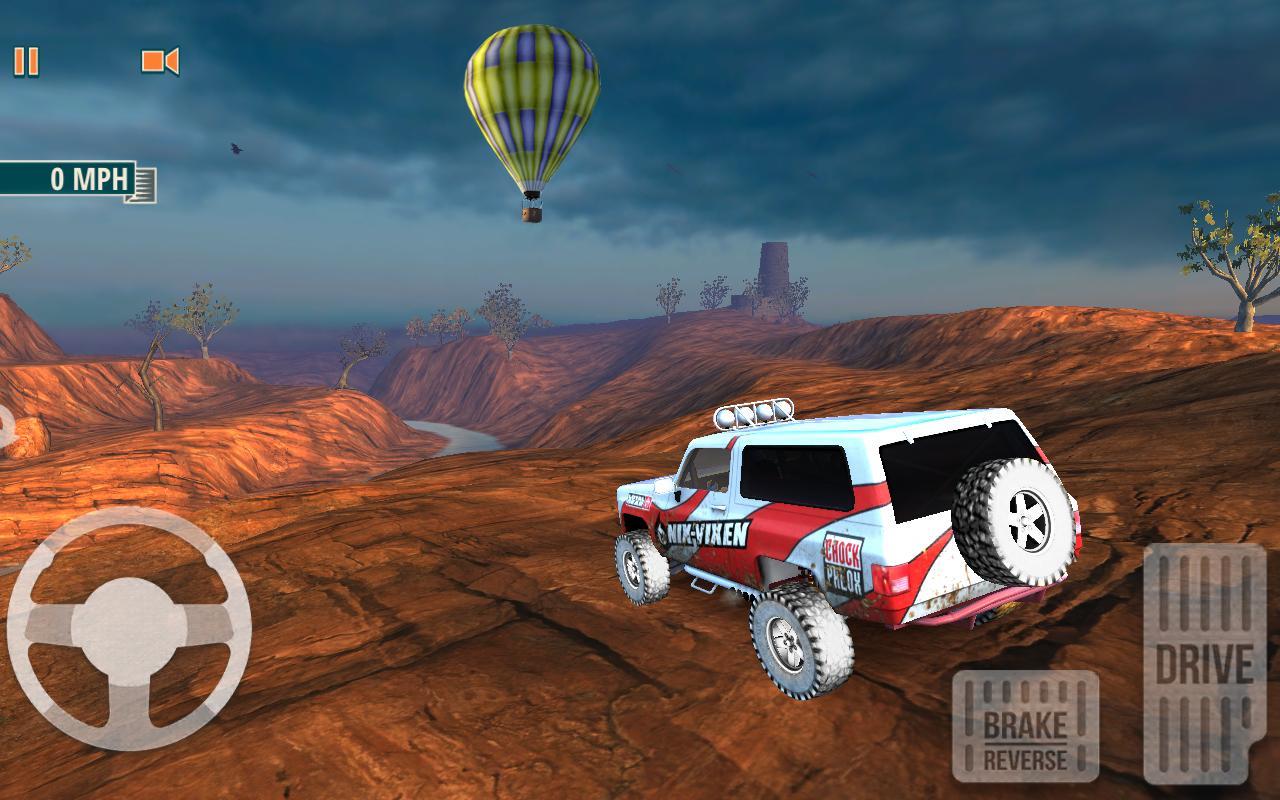Pause the game
1280x800 pixels.
(27, 63)
